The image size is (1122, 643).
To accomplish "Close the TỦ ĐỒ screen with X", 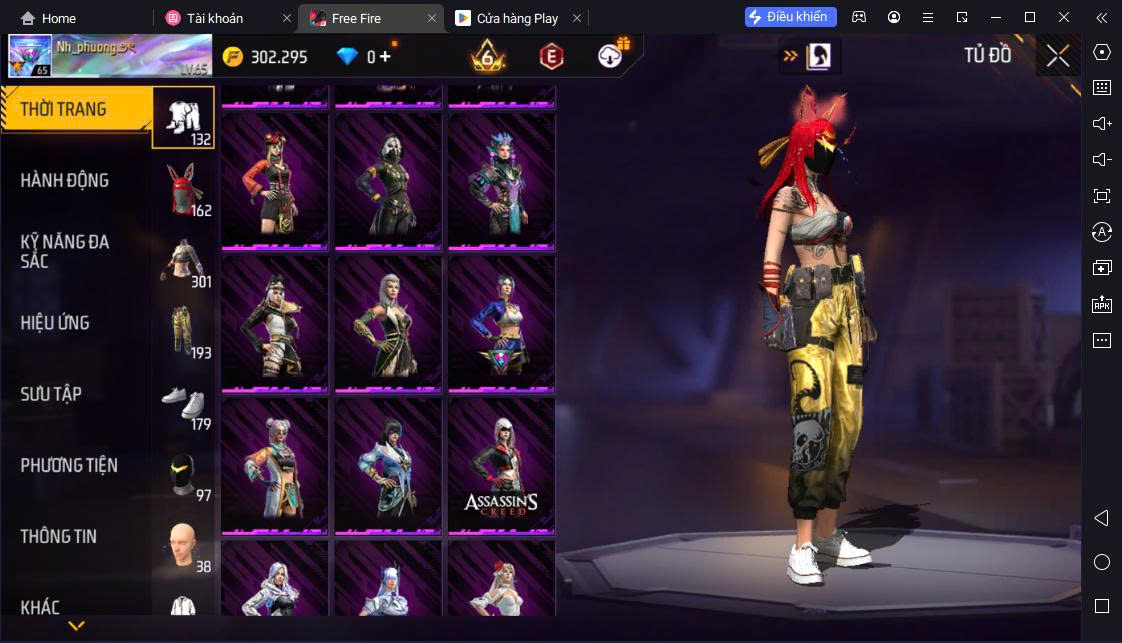I will click(1058, 56).
